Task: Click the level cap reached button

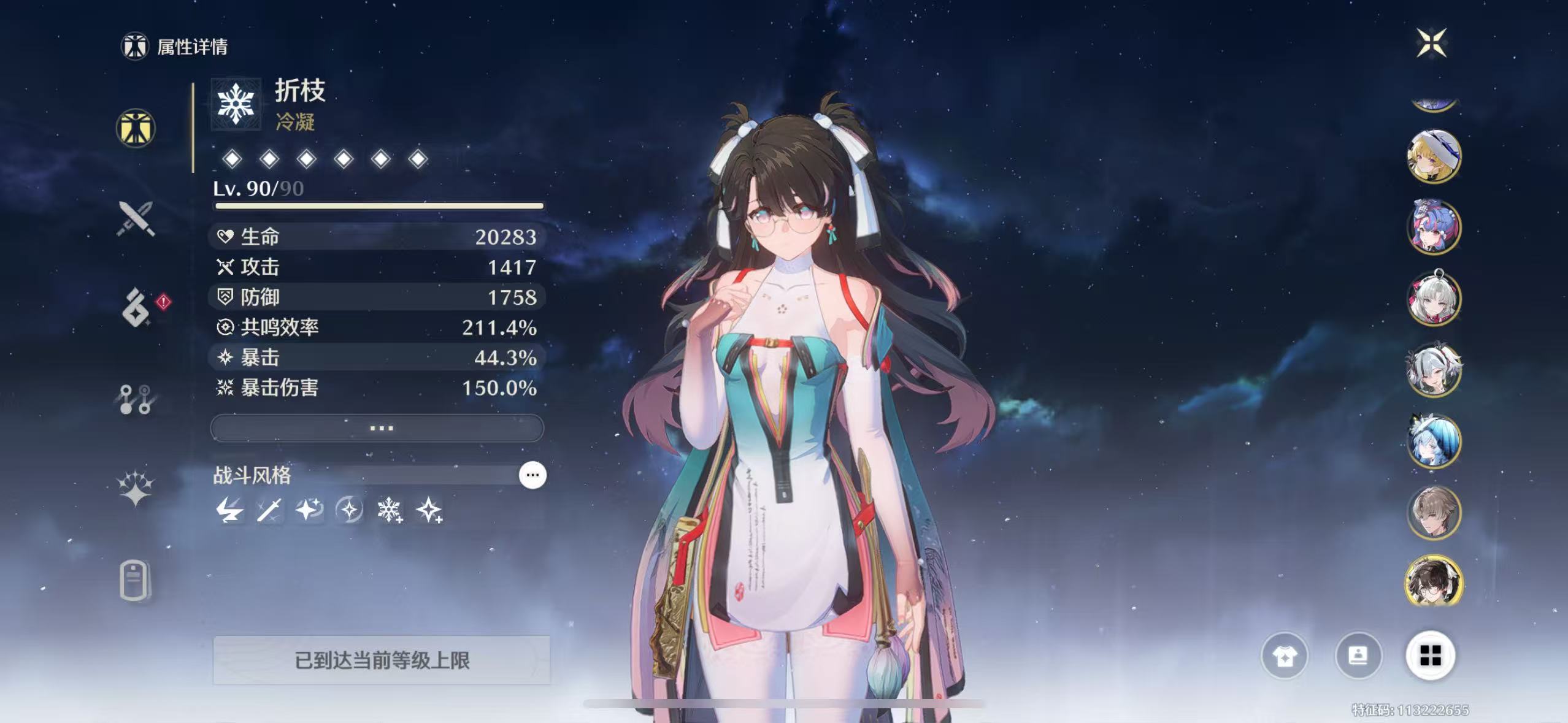Action: pos(381,660)
